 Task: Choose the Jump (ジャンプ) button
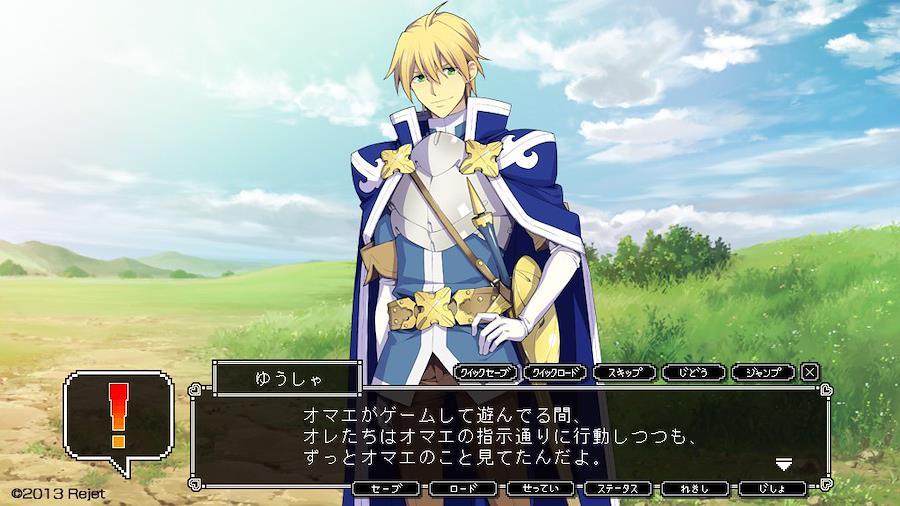point(763,372)
